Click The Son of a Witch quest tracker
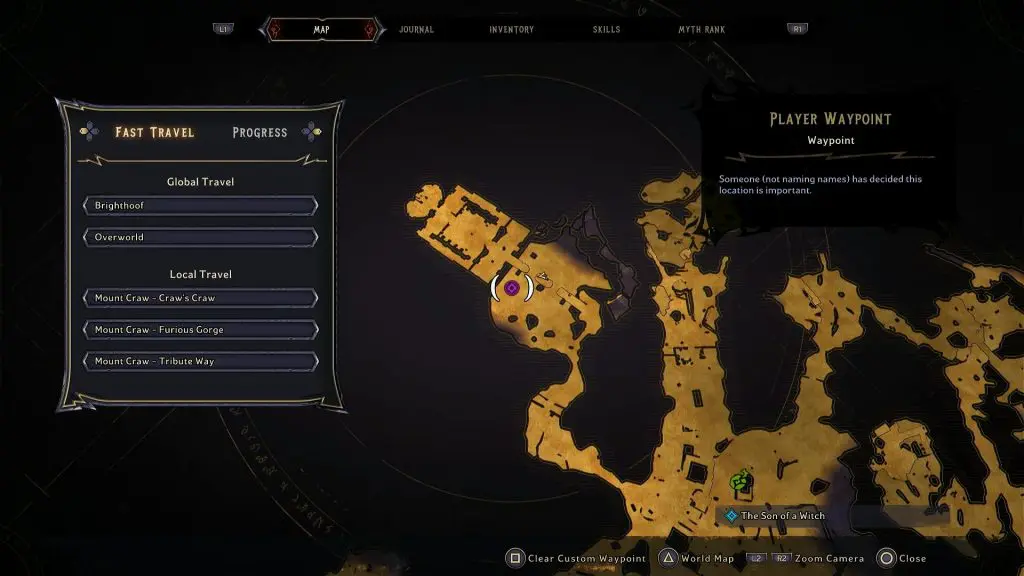Screen dimensions: 1024x576 [782, 516]
